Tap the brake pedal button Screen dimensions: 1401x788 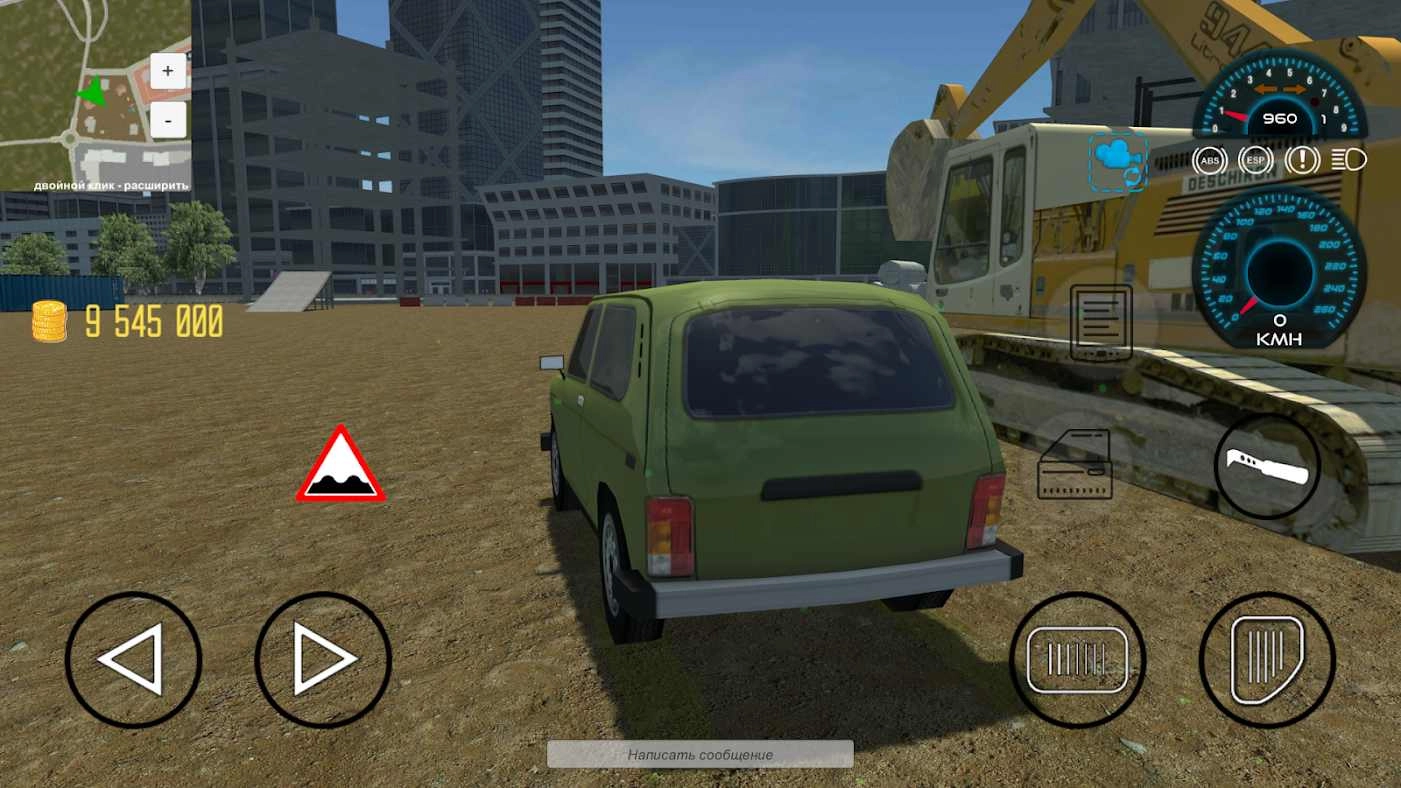[x=1077, y=660]
